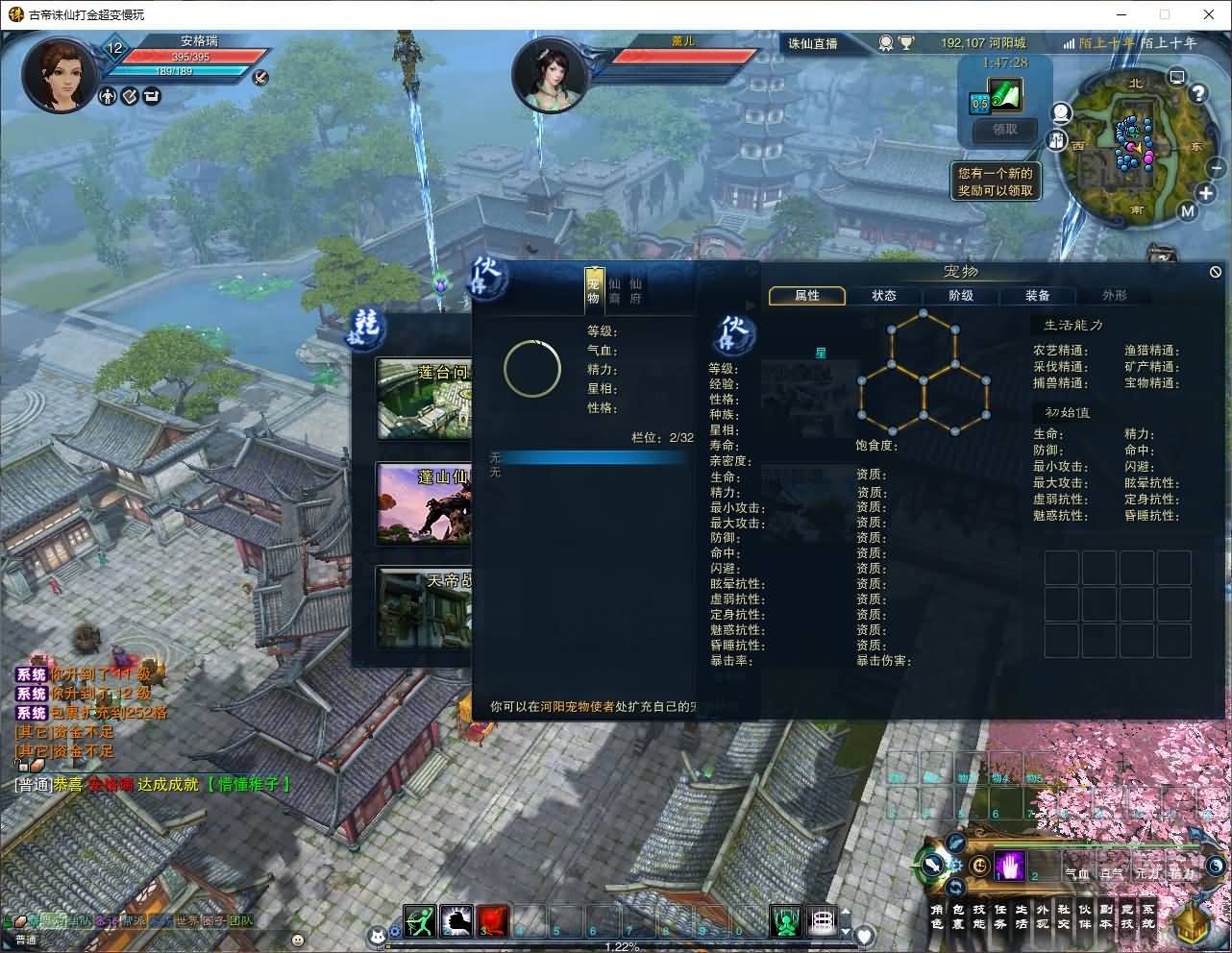
Task: Open the 普通 chat channel selector
Action: (26, 939)
